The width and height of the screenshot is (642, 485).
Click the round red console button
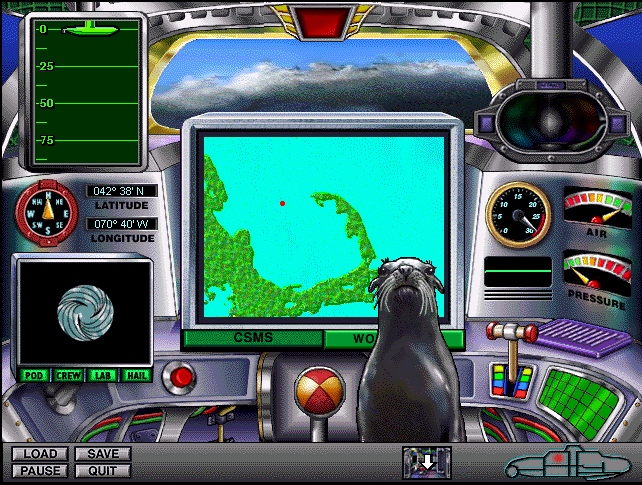pos(182,377)
